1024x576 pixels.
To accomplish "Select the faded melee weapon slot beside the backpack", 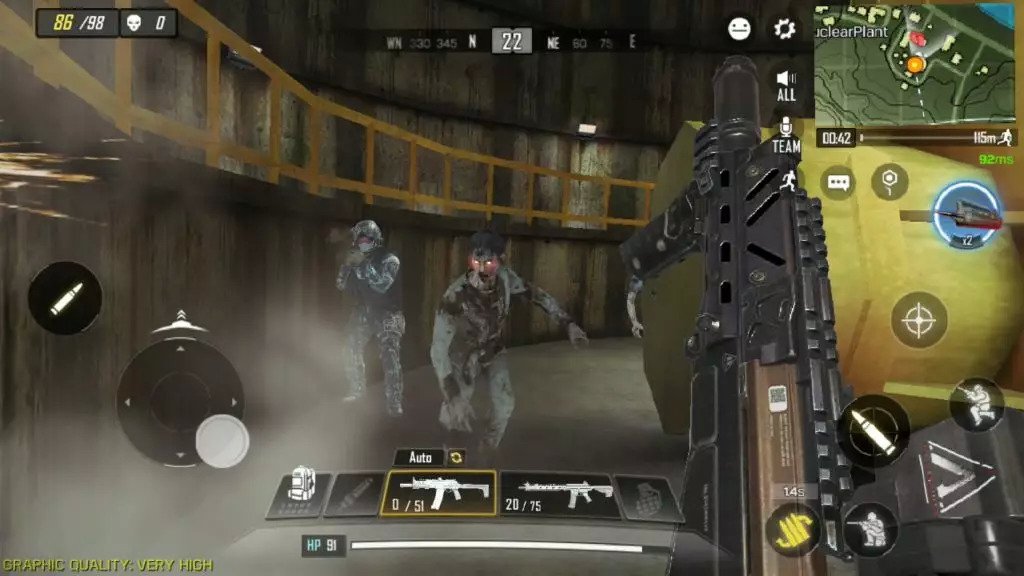I will (355, 495).
